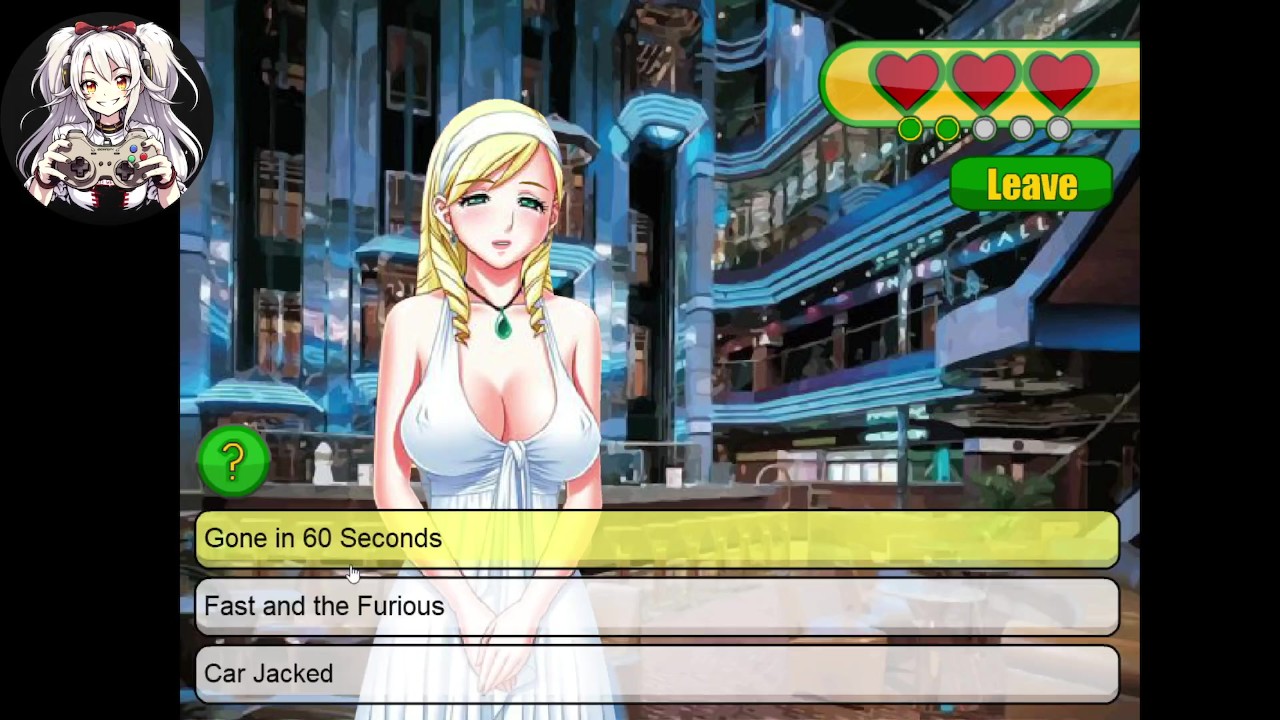1280x720 pixels.
Task: Choose the "Gone in 60 Seconds" answer
Action: [x=656, y=539]
